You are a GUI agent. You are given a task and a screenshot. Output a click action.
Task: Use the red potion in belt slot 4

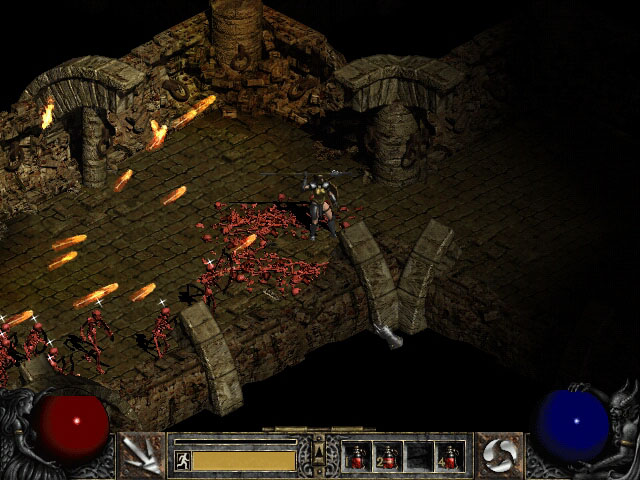coord(449,456)
